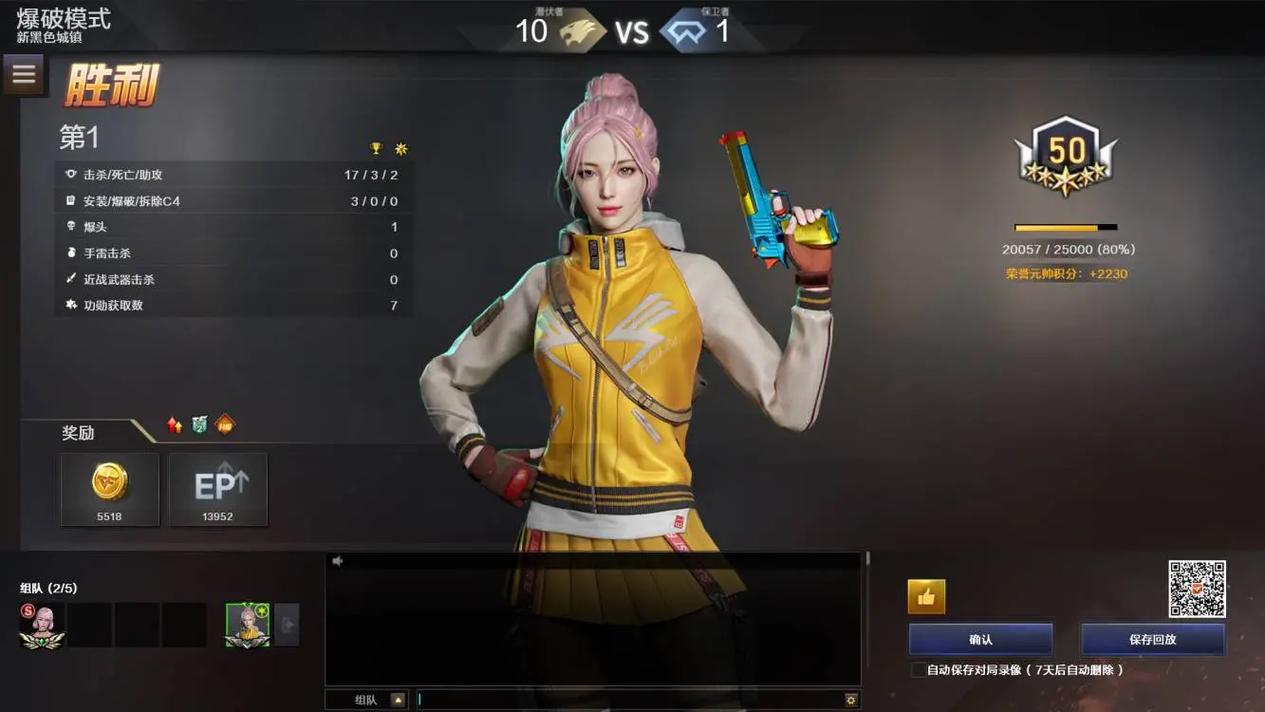Toggle the chat speaker sound icon

click(338, 562)
